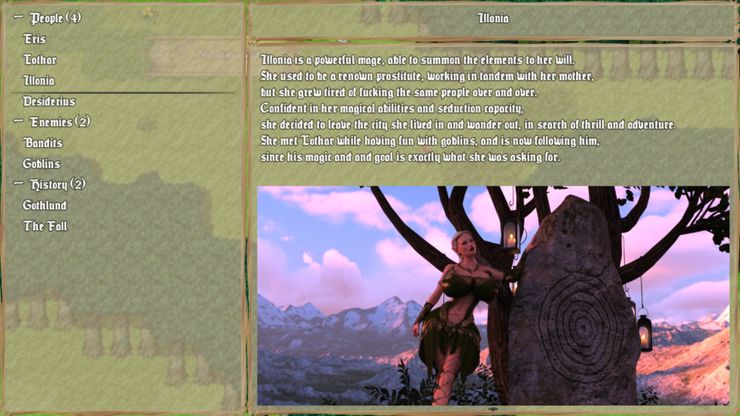View the Gothlund history entry
This screenshot has width=740, height=416.
(x=45, y=206)
